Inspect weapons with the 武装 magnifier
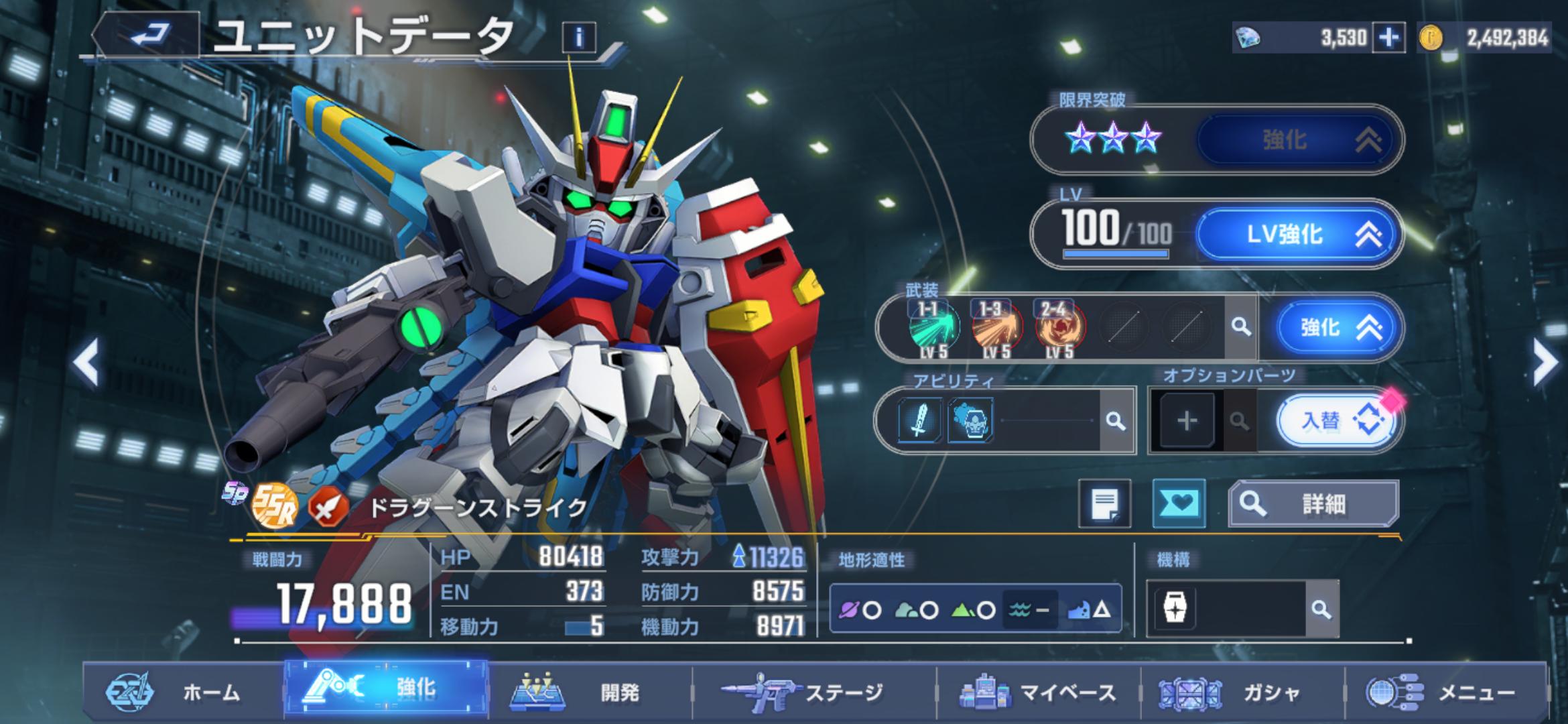 [x=1241, y=327]
